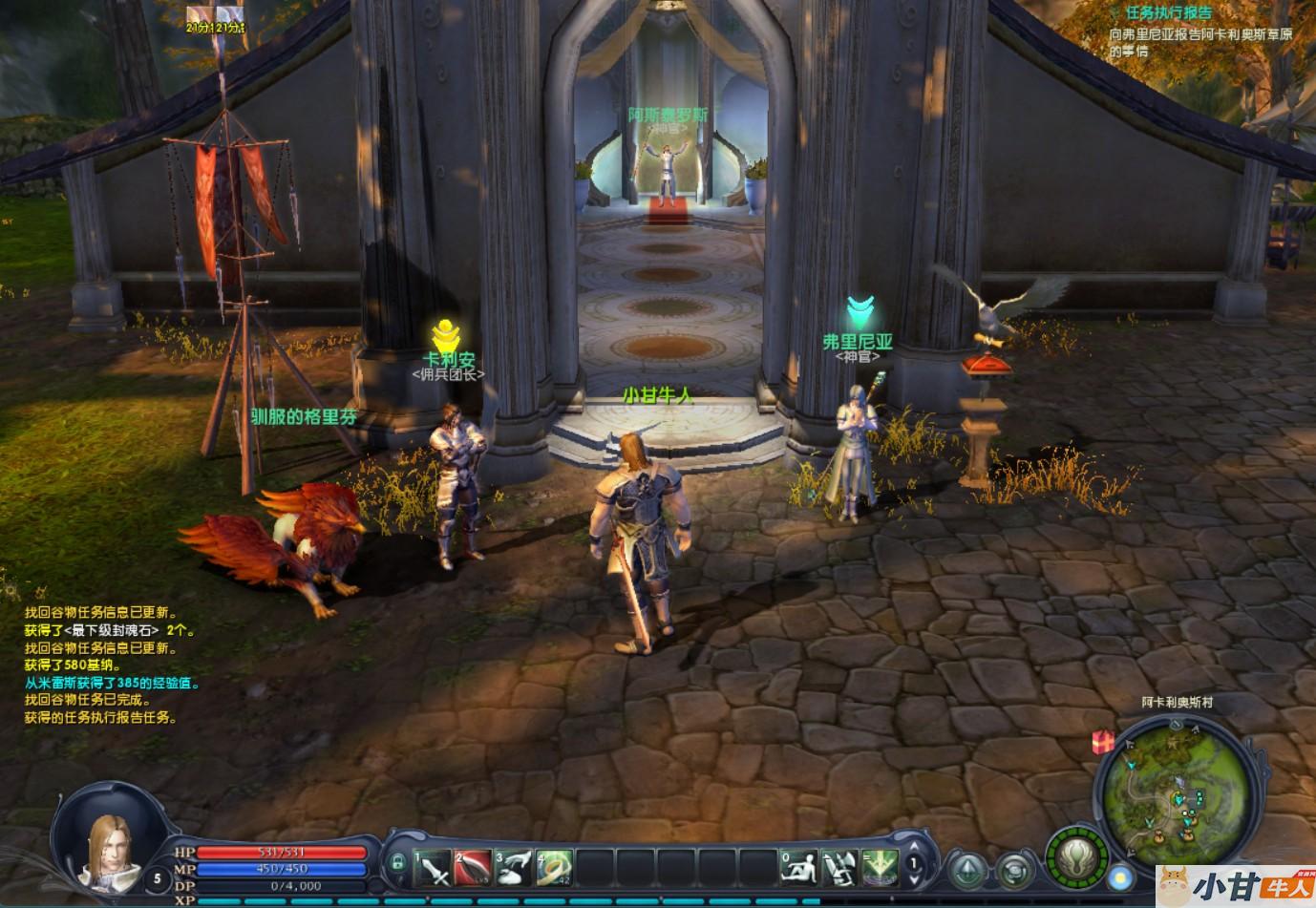The image size is (1316, 908).
Task: Use the green downward arrow skill
Action: [880, 866]
